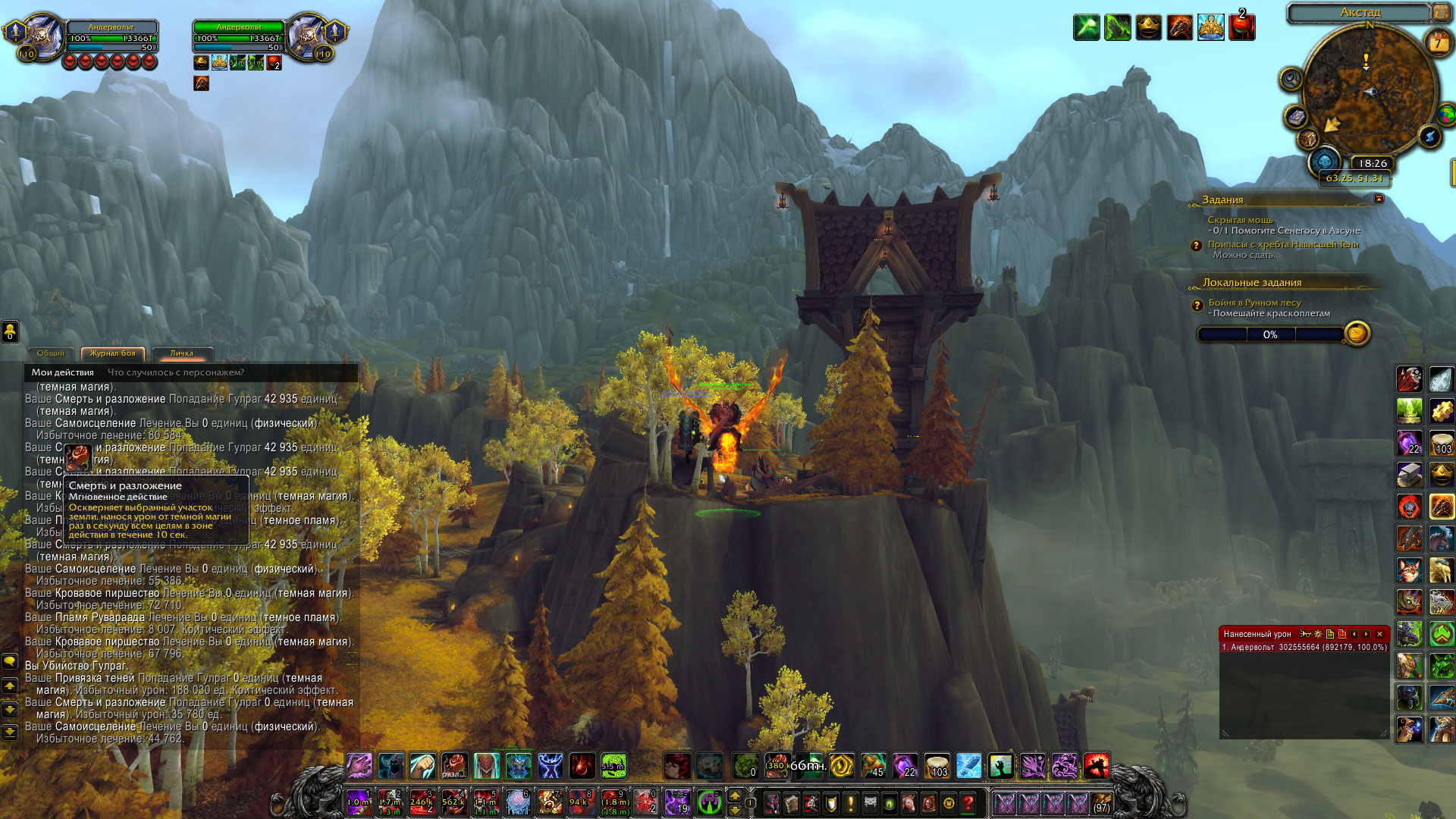This screenshot has width=1456, height=819.
Task: Use the drum item with 103 charges
Action: [937, 767]
